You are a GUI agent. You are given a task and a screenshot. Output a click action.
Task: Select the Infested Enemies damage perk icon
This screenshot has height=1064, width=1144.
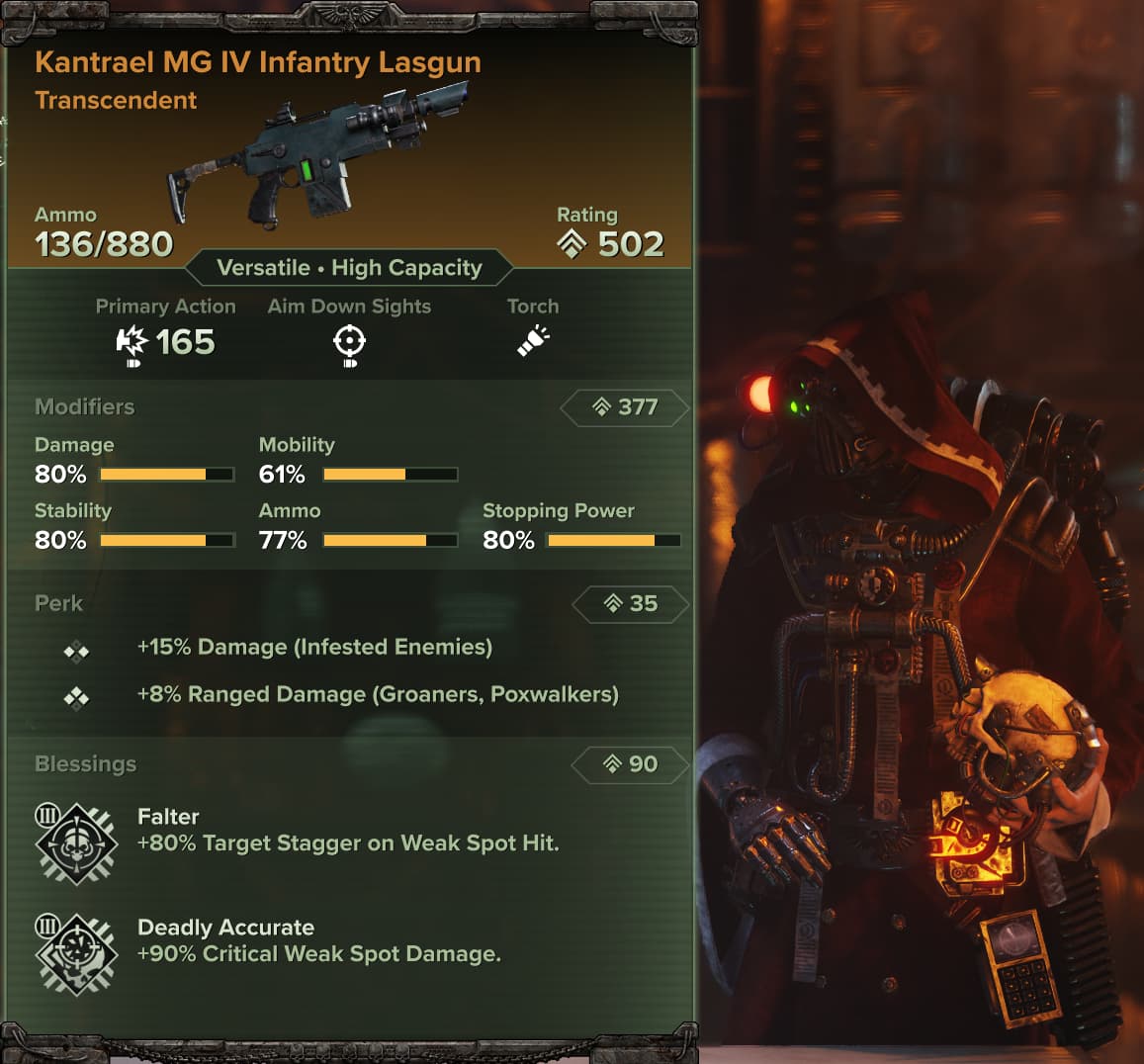coord(76,651)
